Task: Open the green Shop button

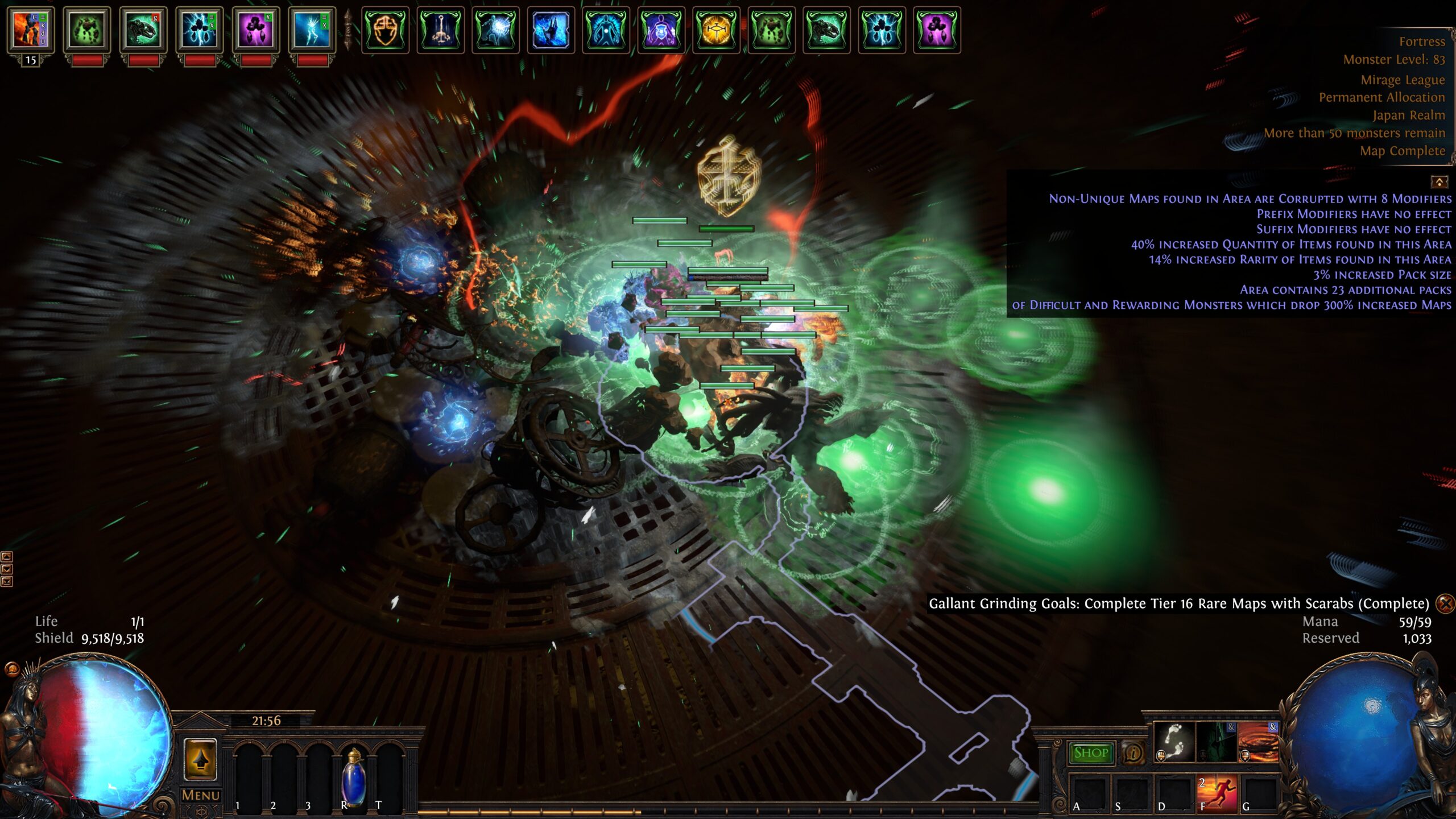Action: pyautogui.click(x=1090, y=753)
